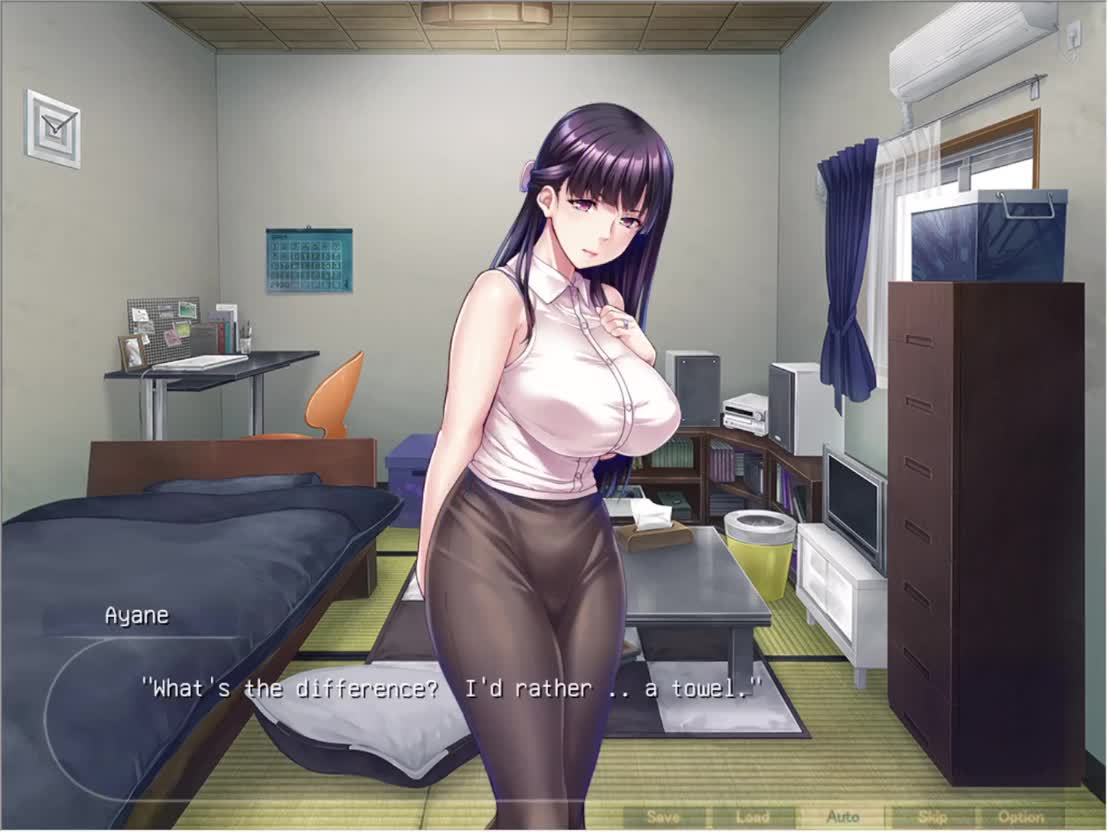Toggle Auto text advance
Image resolution: width=1108 pixels, height=832 pixels.
point(843,817)
